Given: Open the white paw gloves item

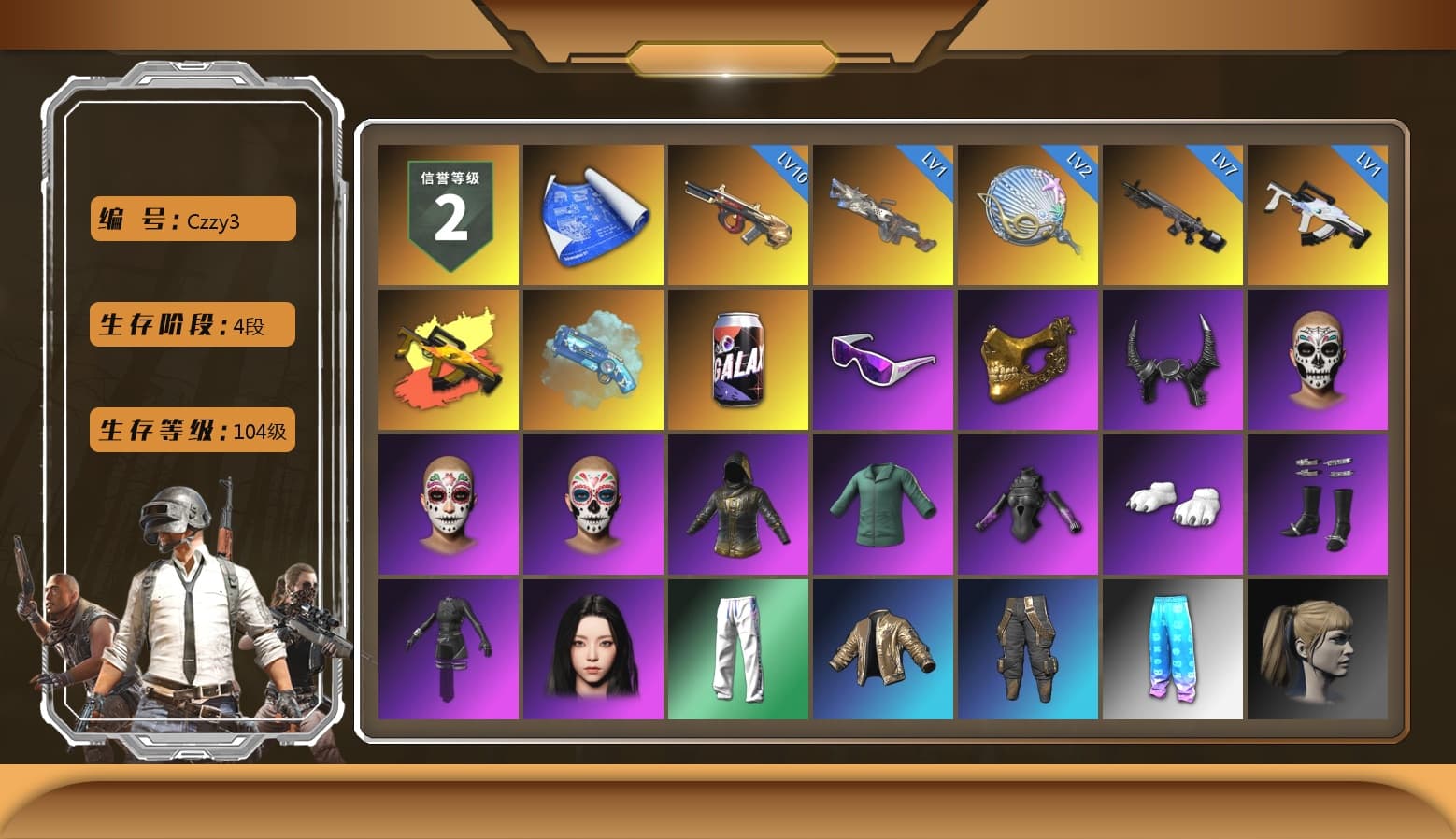Looking at the screenshot, I should tap(1173, 505).
